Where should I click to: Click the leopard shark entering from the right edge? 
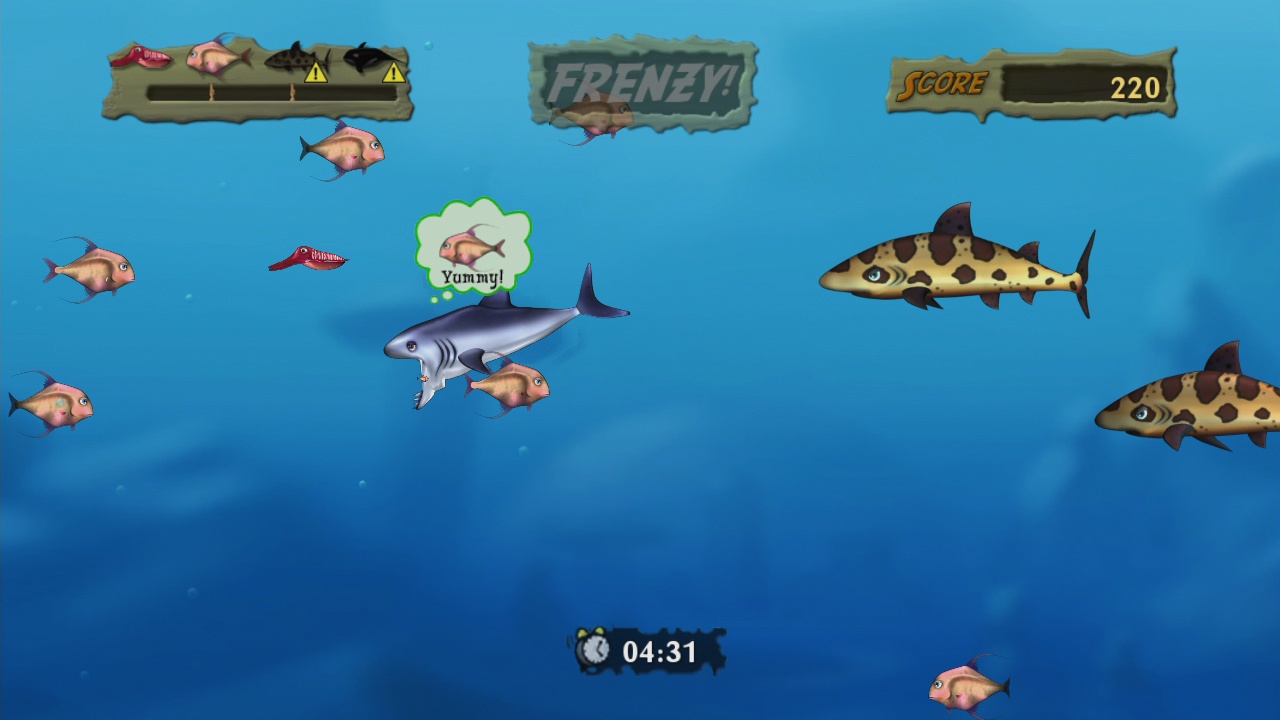(1190, 405)
